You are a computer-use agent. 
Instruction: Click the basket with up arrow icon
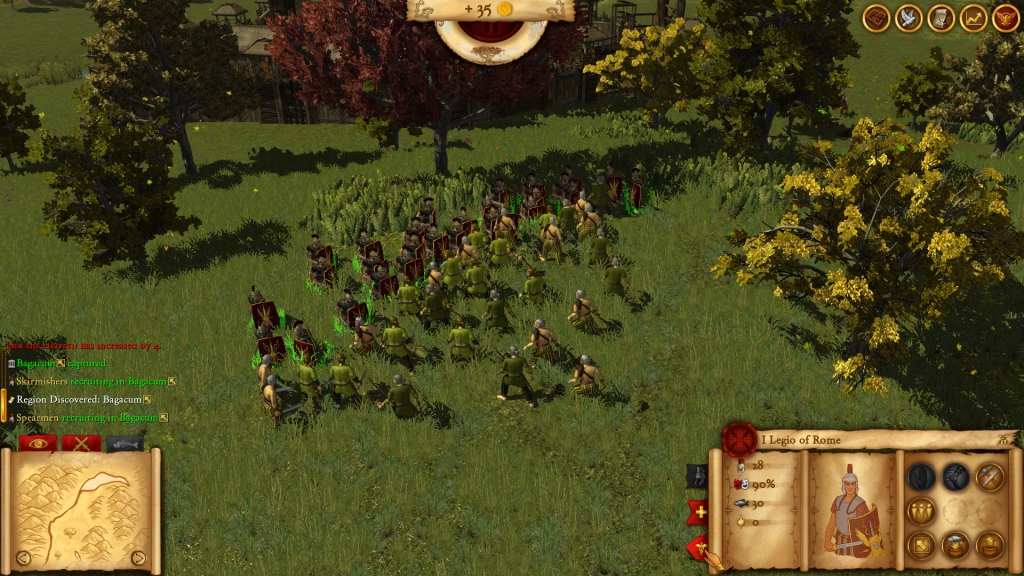(x=989, y=545)
